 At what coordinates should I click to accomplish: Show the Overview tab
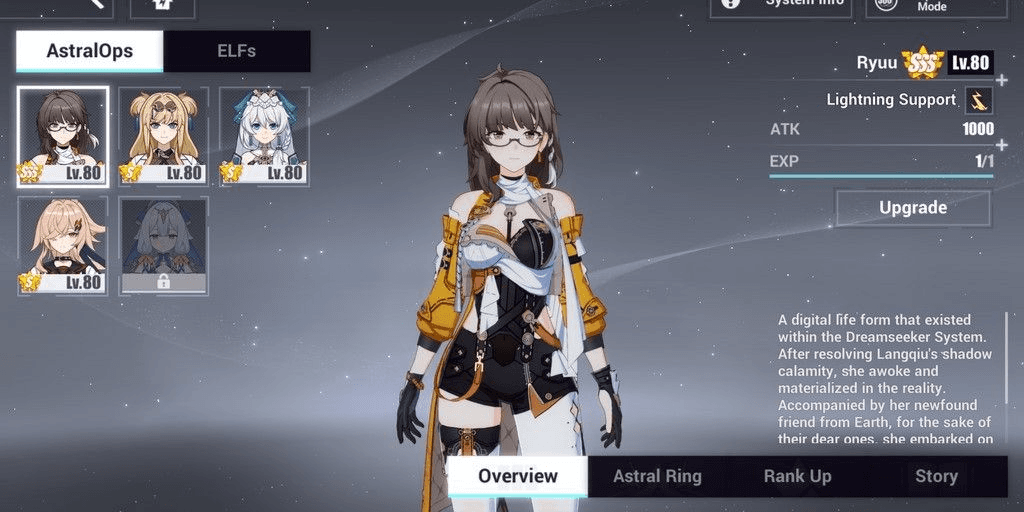(517, 476)
